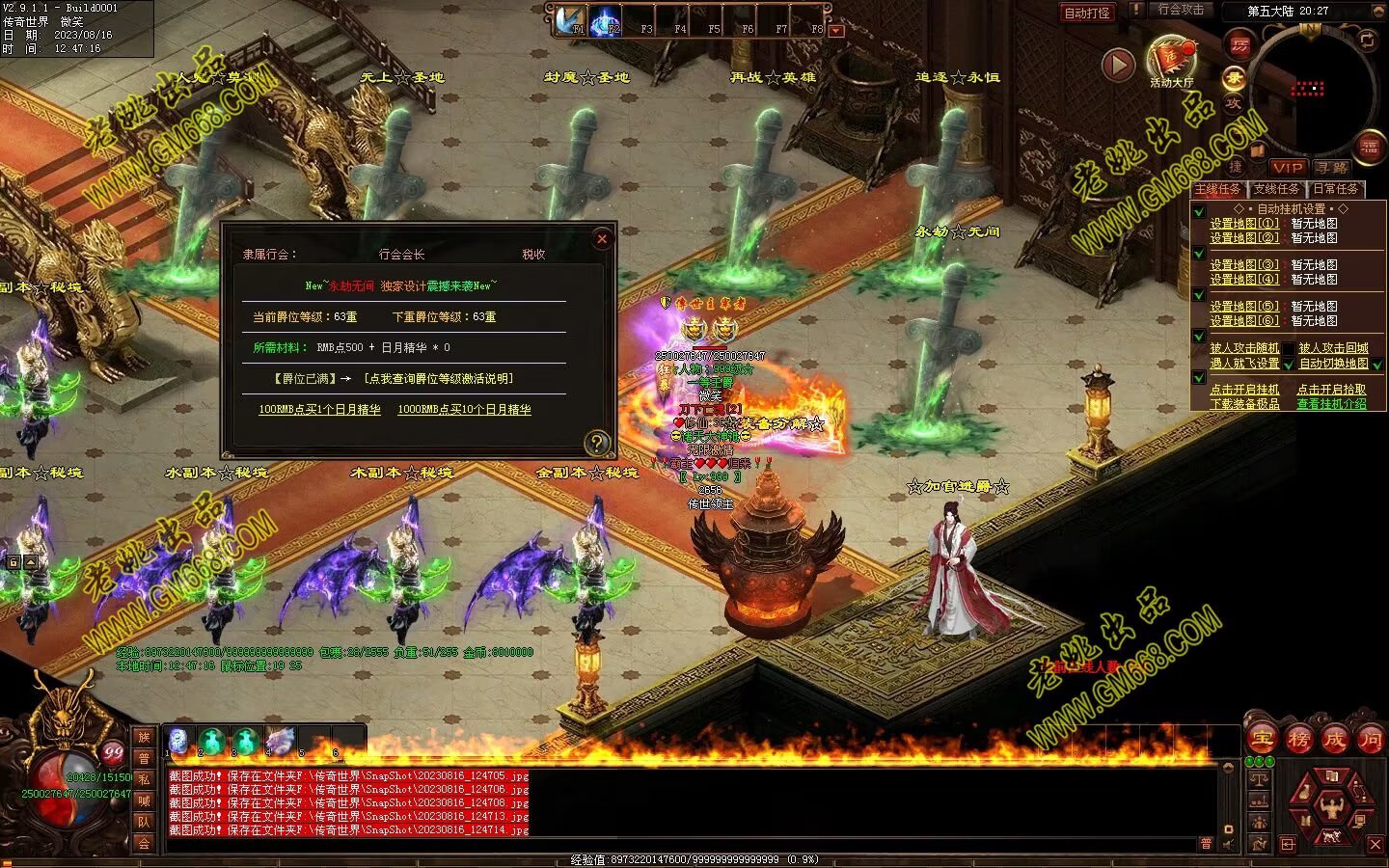Screen dimensions: 1389x868
Task: Switch to the 主线任务 tab
Action: click(x=1217, y=189)
